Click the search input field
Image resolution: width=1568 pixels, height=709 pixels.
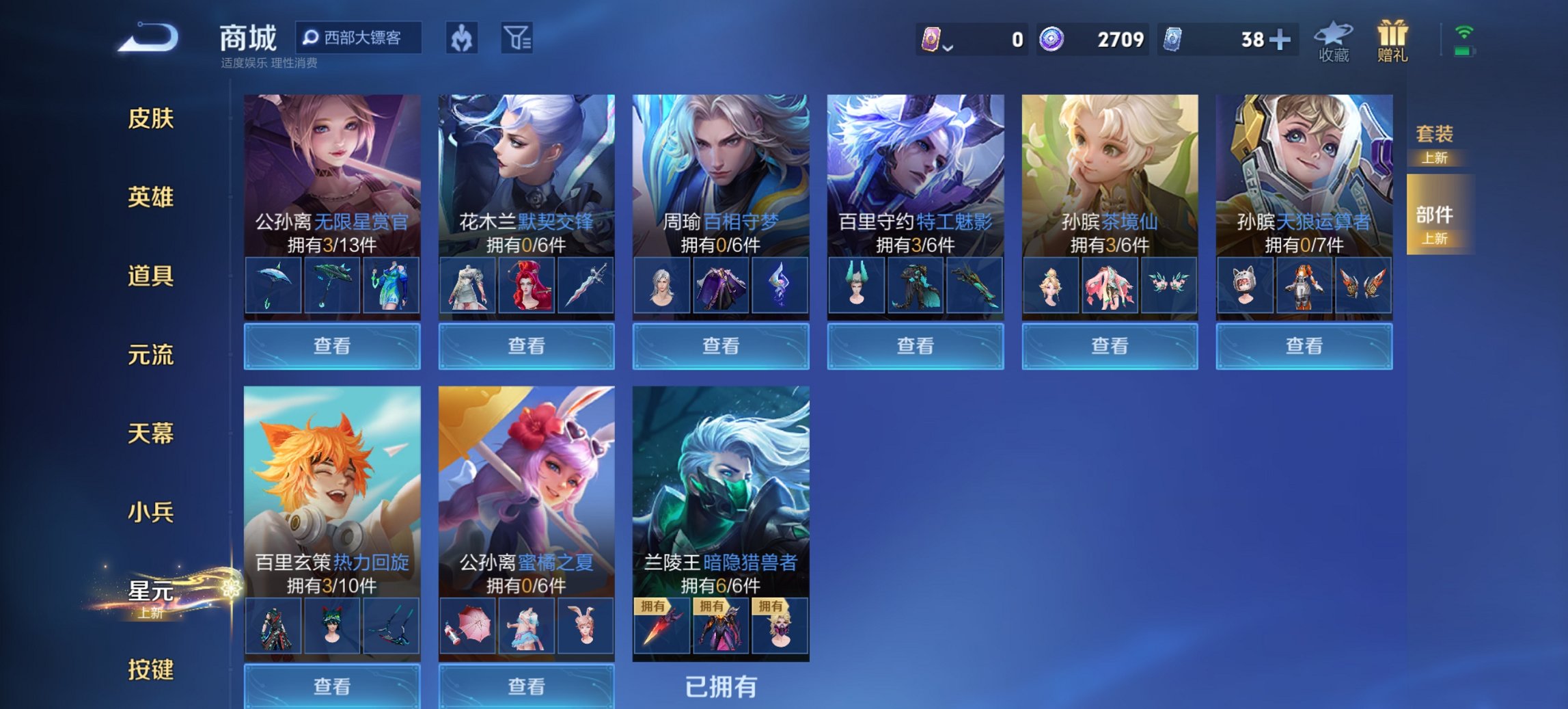(x=359, y=39)
